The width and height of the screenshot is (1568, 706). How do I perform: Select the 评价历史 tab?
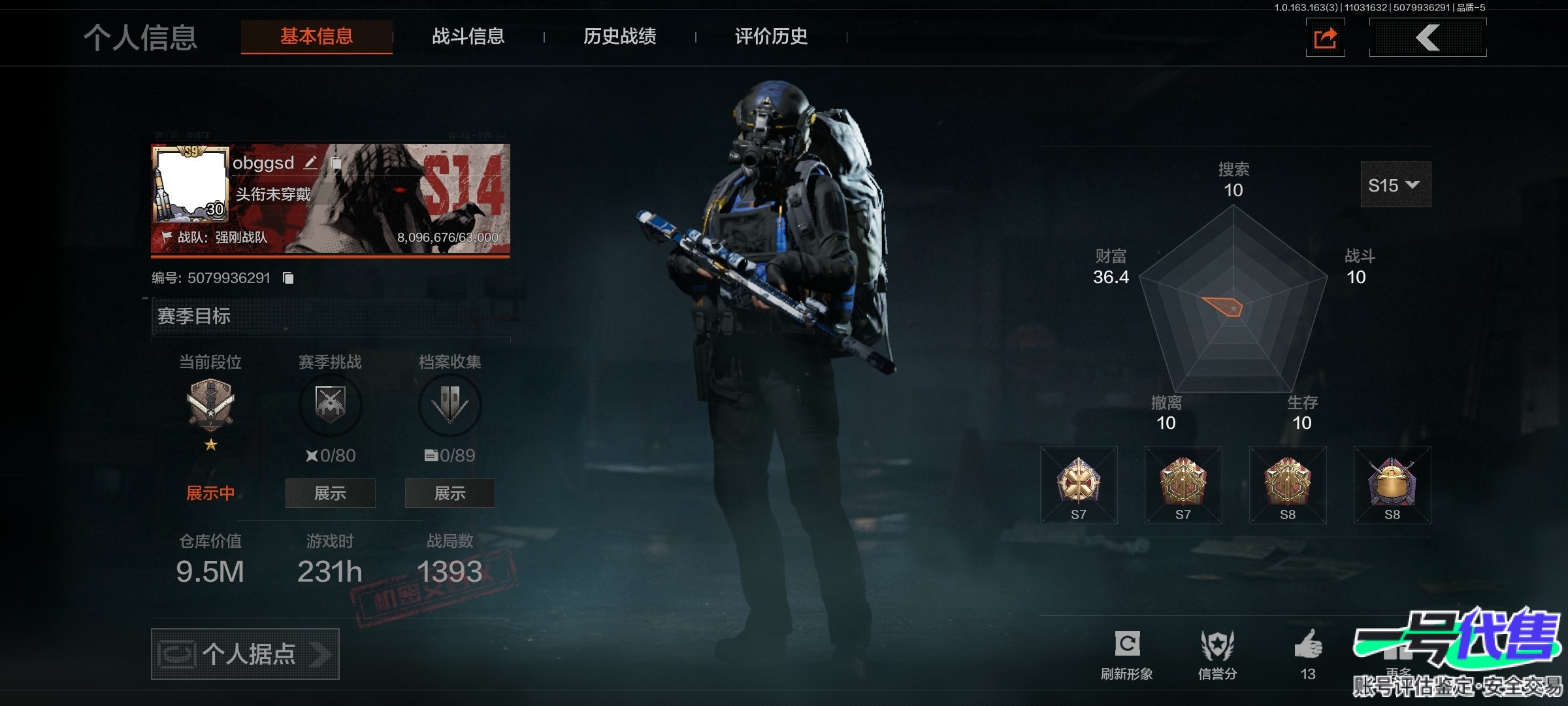[771, 37]
